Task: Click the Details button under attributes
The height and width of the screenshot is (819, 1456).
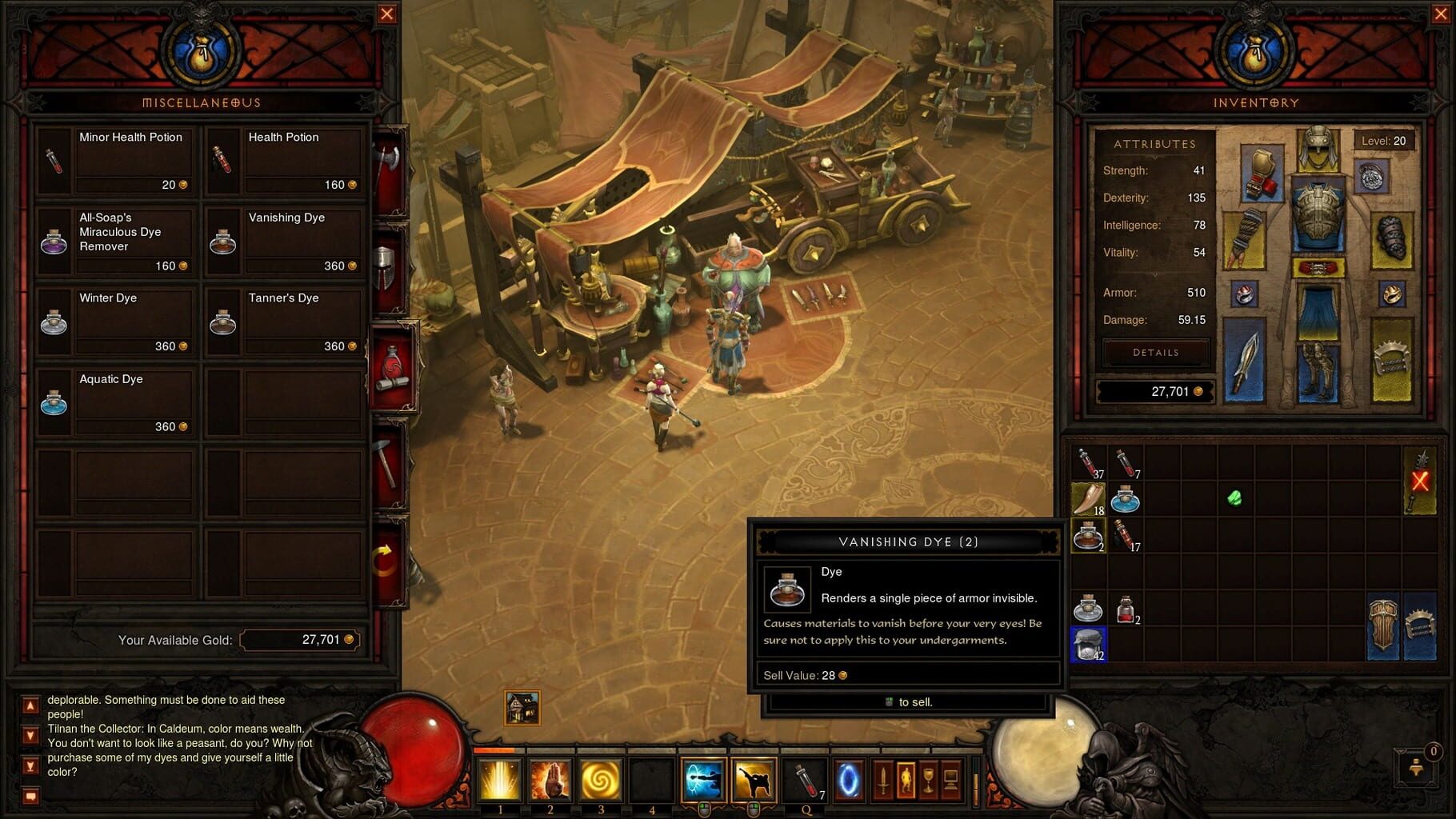Action: [1154, 352]
